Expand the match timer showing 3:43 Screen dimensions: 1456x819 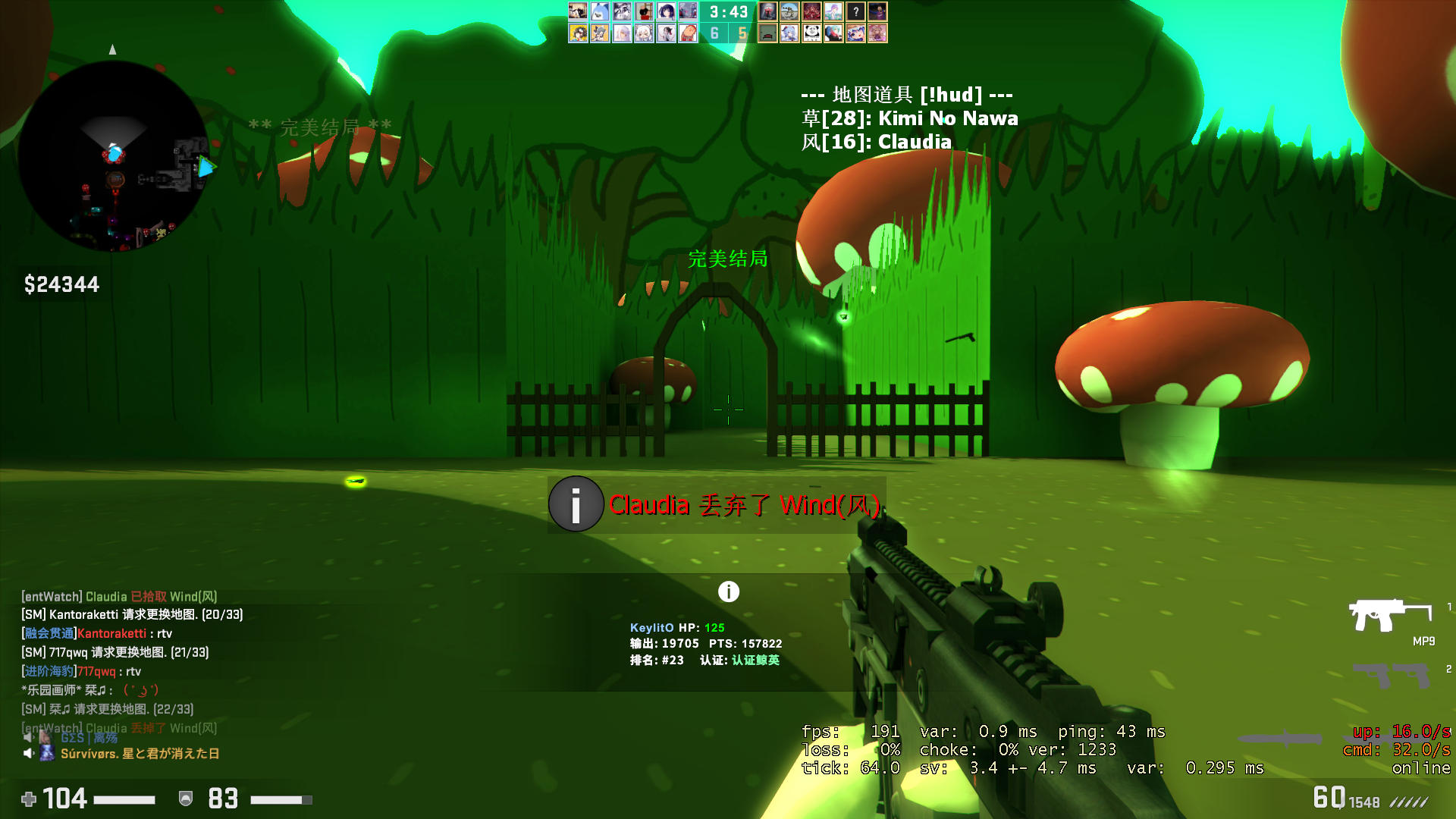click(x=728, y=11)
